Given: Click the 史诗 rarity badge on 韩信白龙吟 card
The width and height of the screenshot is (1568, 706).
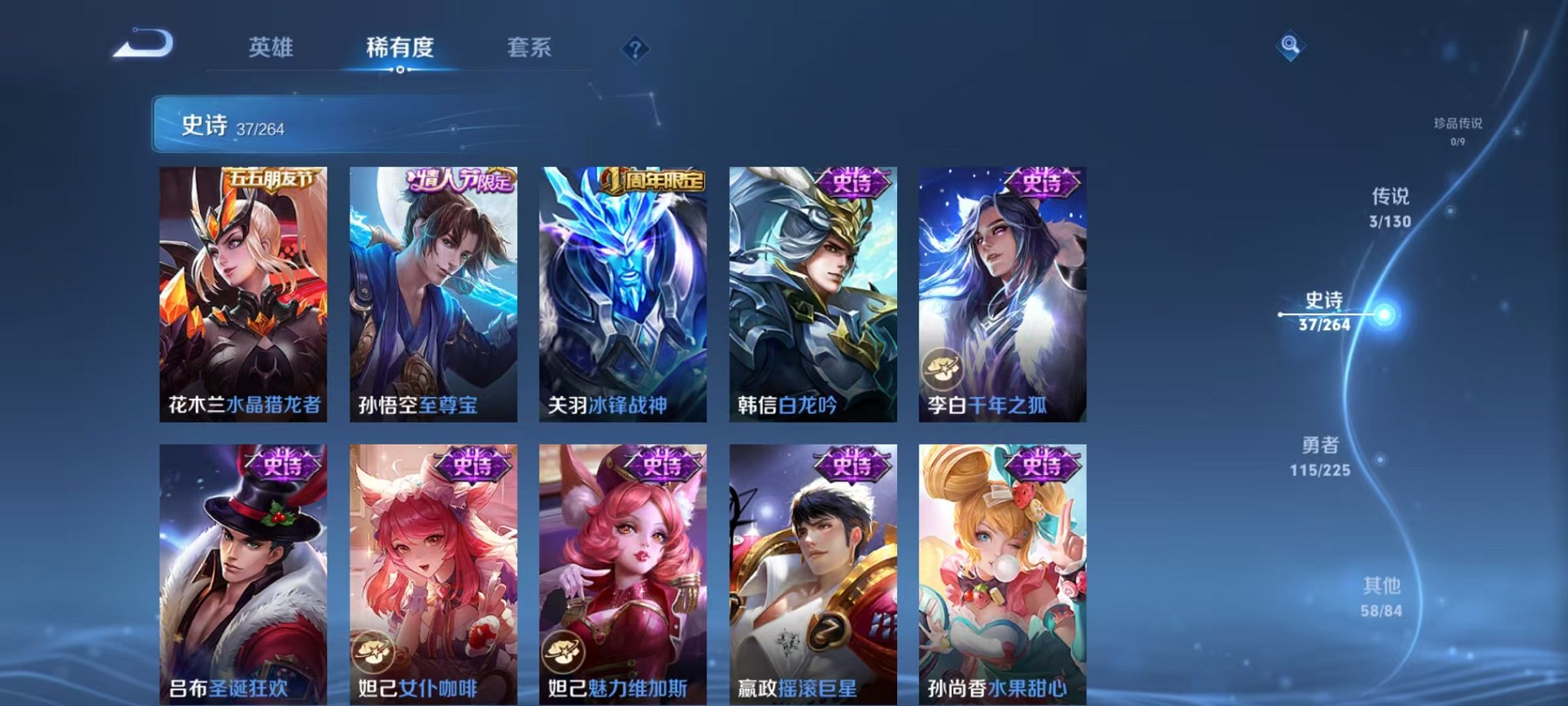Looking at the screenshot, I should [853, 183].
